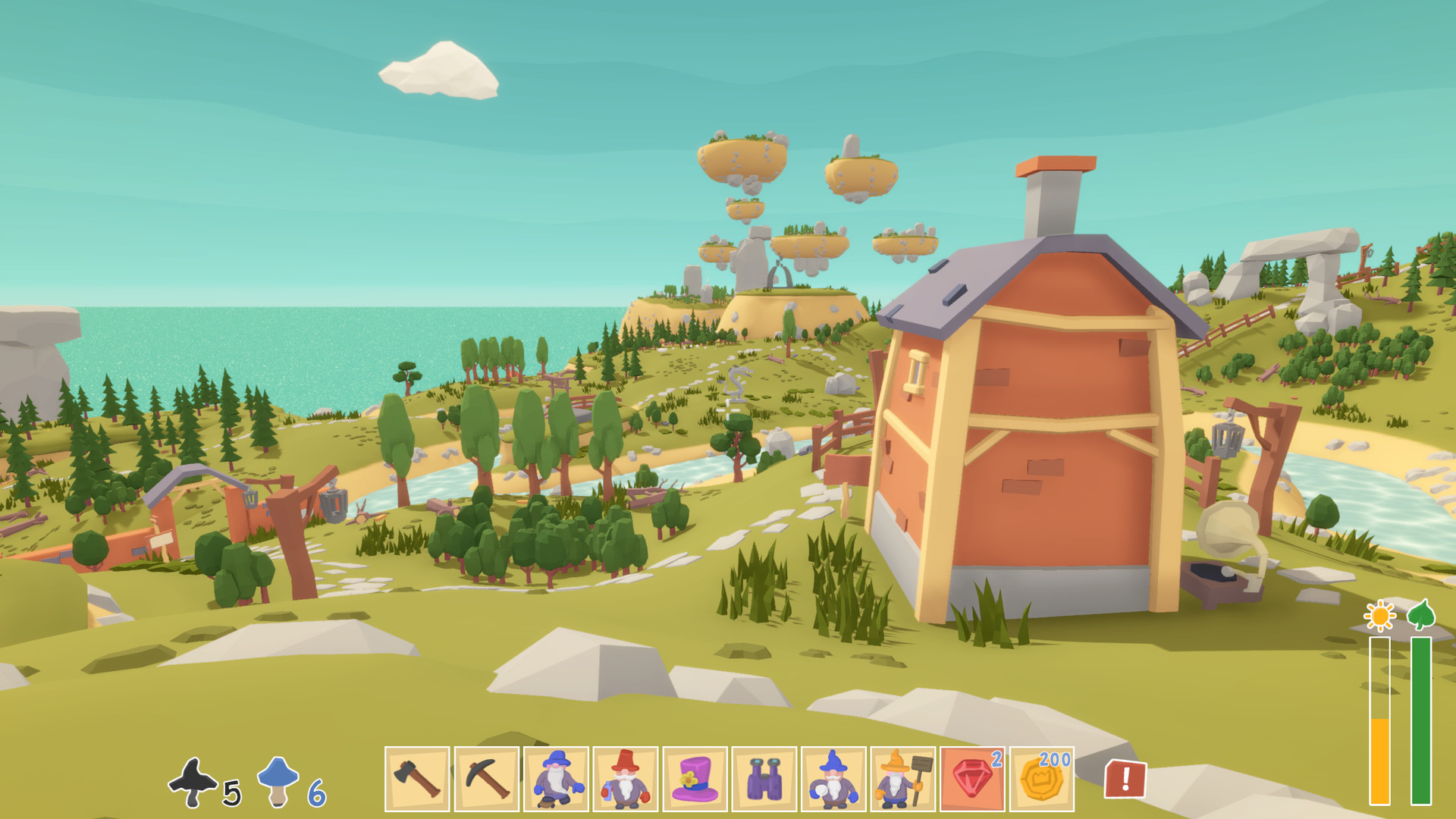
Task: Open the red exclamation mark alert
Action: [1125, 779]
